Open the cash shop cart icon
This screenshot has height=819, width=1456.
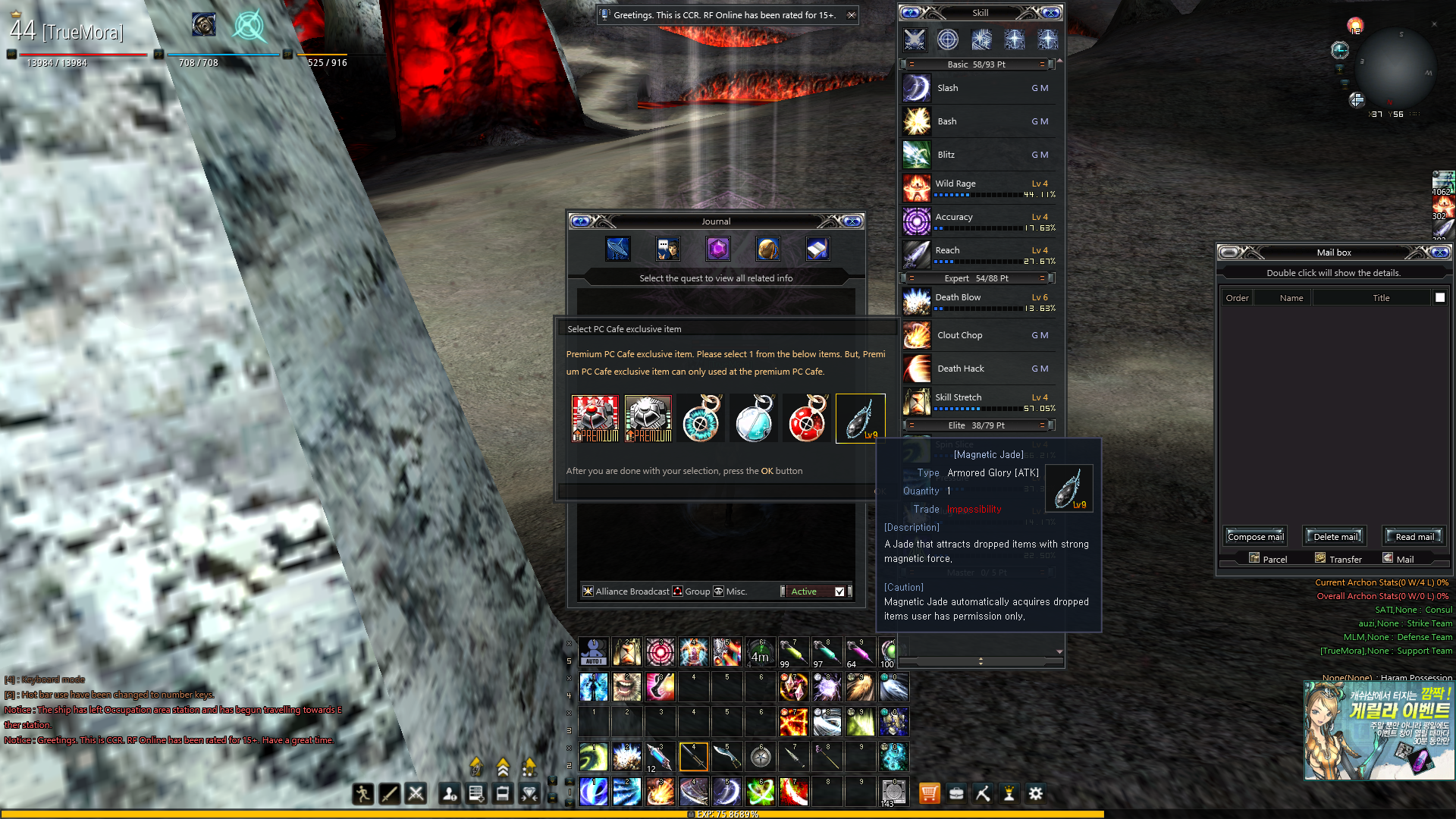[929, 793]
